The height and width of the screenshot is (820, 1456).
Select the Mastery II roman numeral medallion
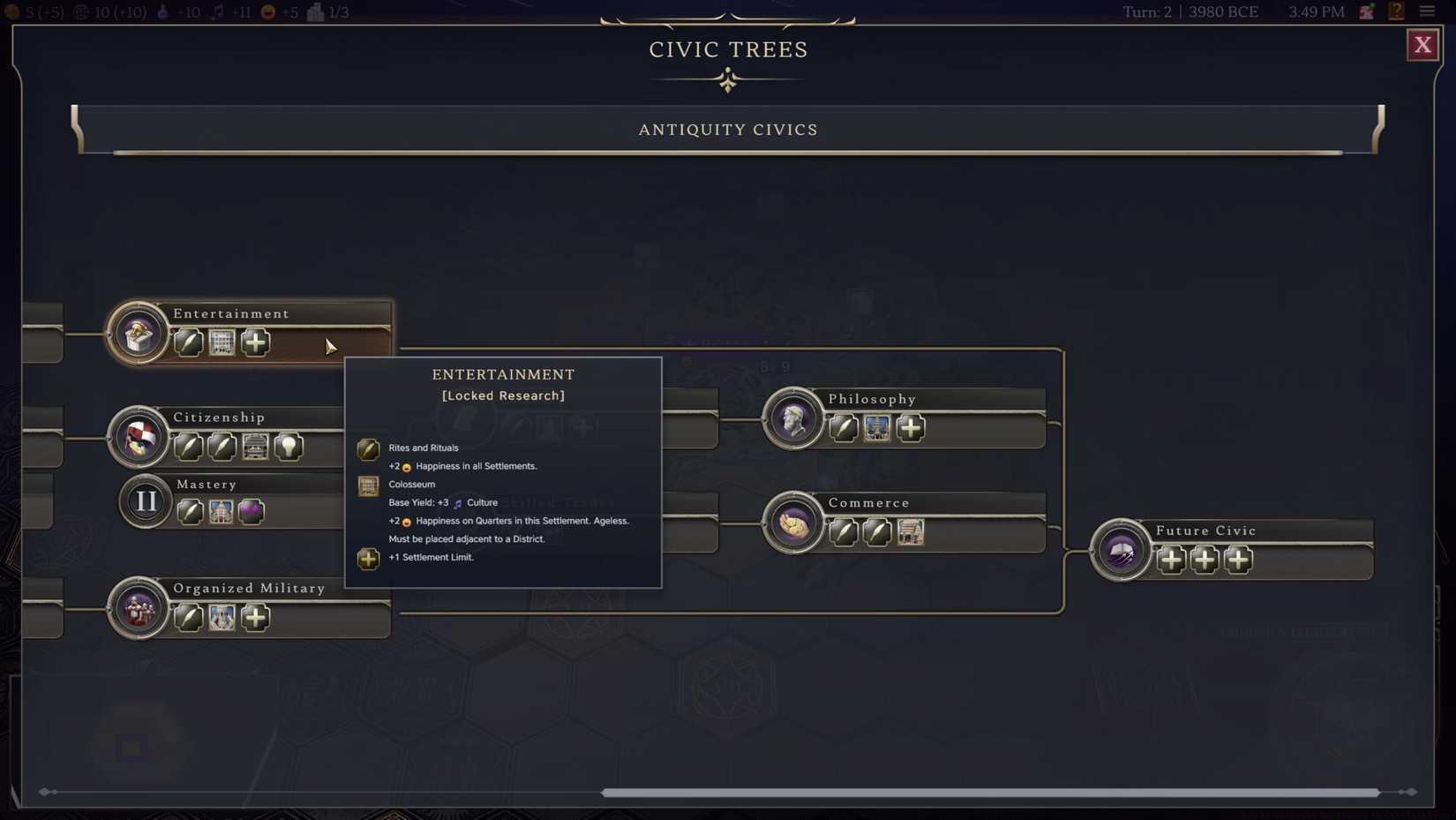click(x=145, y=501)
